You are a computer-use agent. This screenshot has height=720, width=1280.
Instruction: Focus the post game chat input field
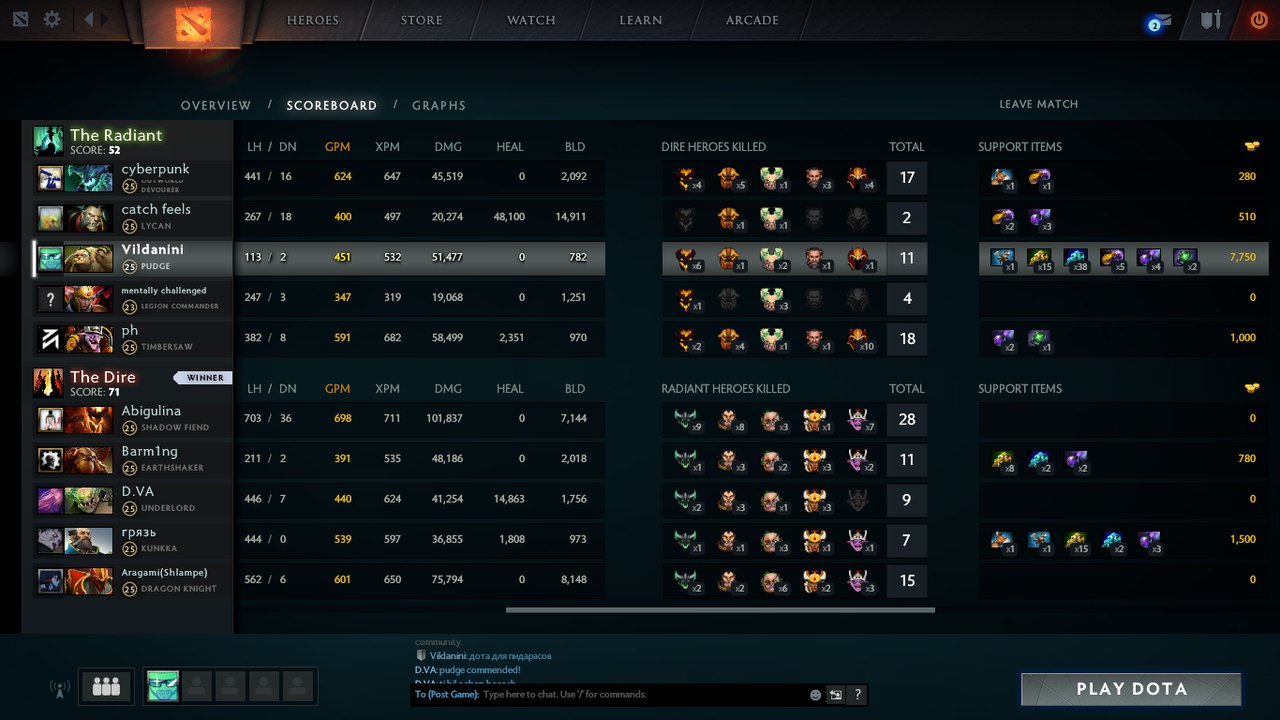click(x=640, y=694)
